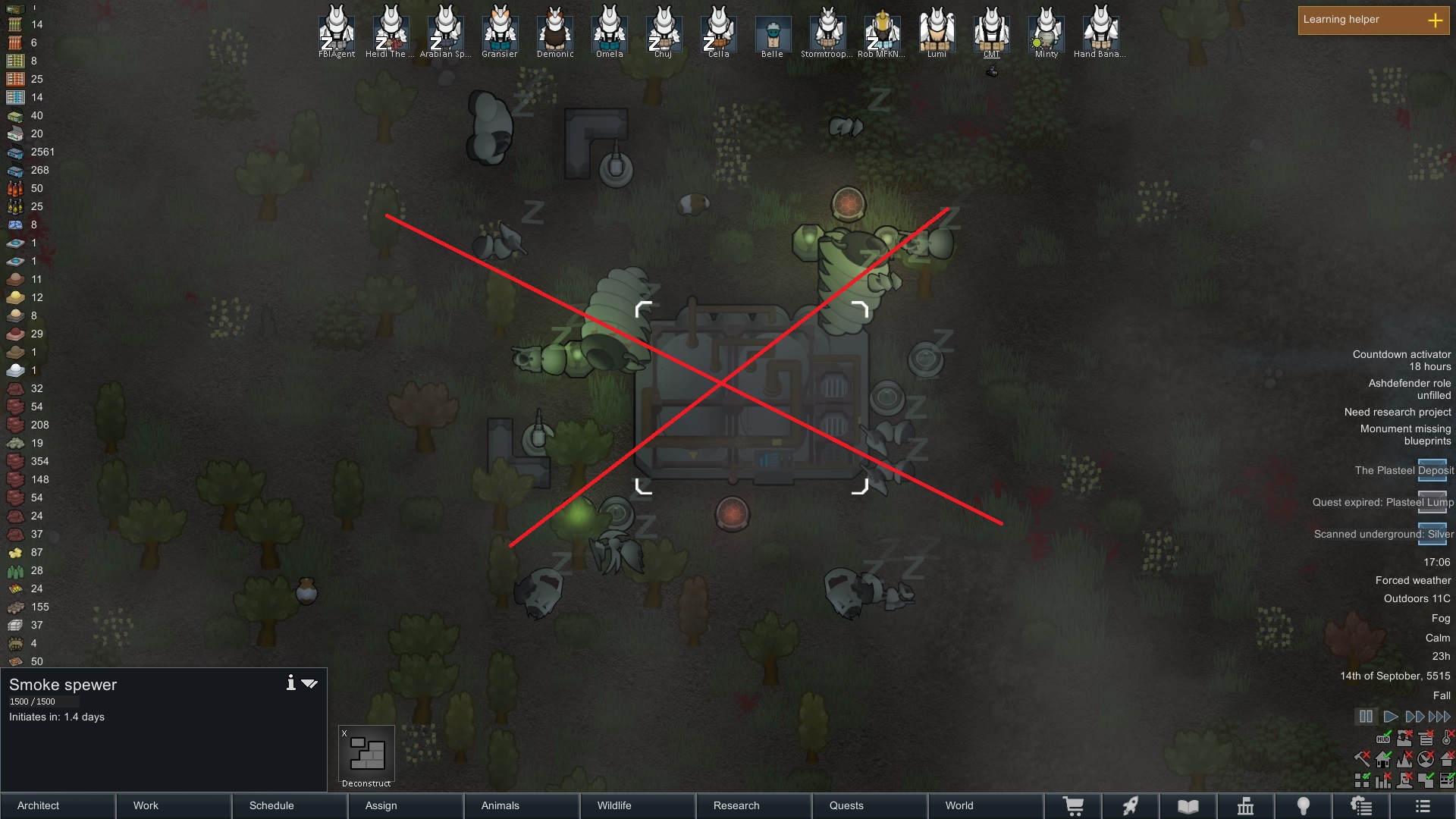1456x819 pixels.
Task: Open the Assign tab
Action: [x=406, y=805]
